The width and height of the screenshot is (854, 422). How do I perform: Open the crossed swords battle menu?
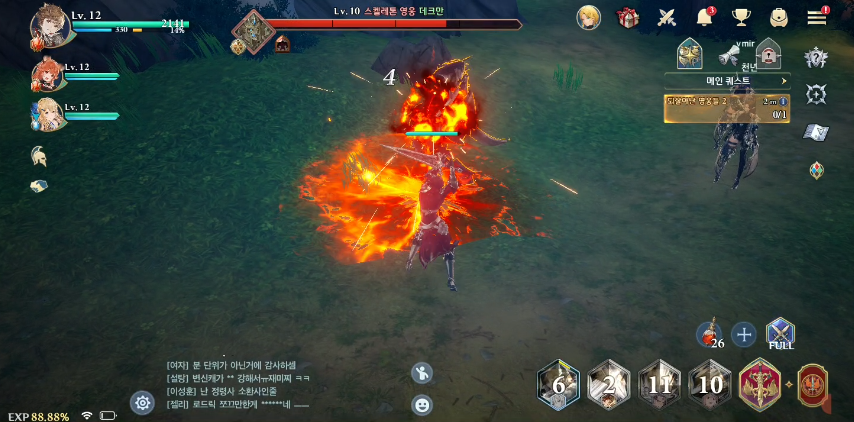[667, 17]
